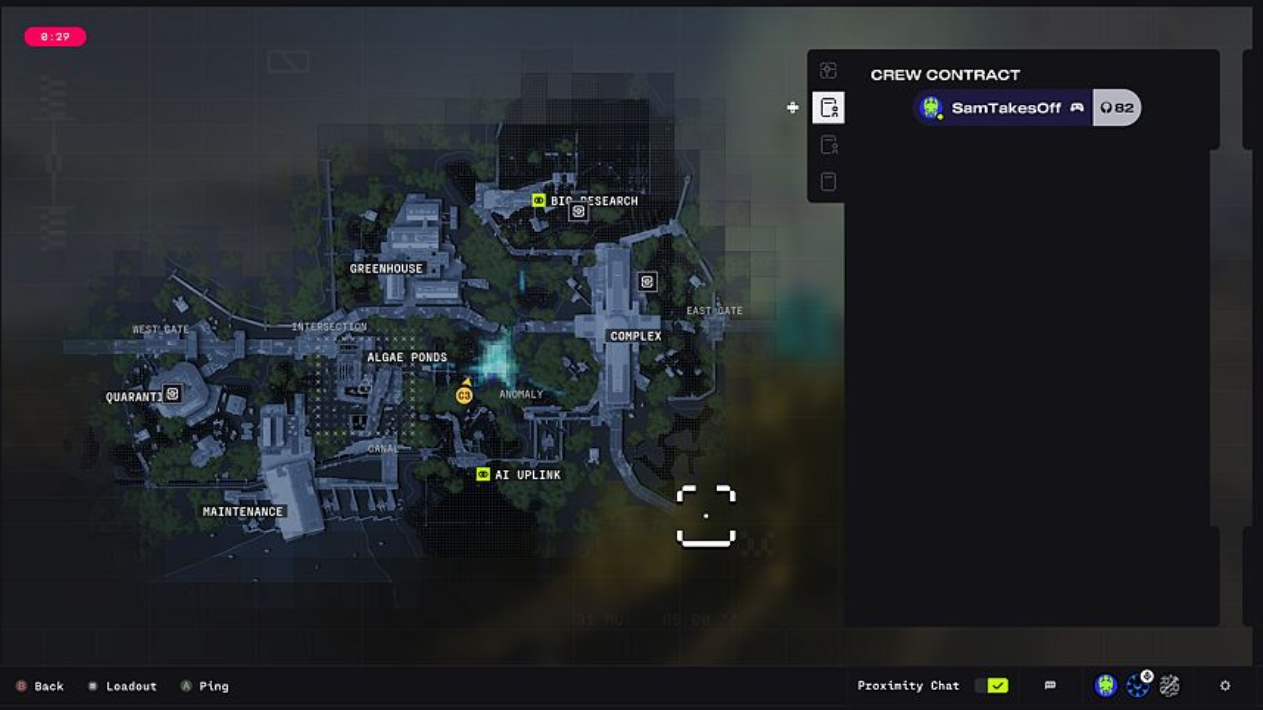Select the yellow C3 player marker

point(464,396)
